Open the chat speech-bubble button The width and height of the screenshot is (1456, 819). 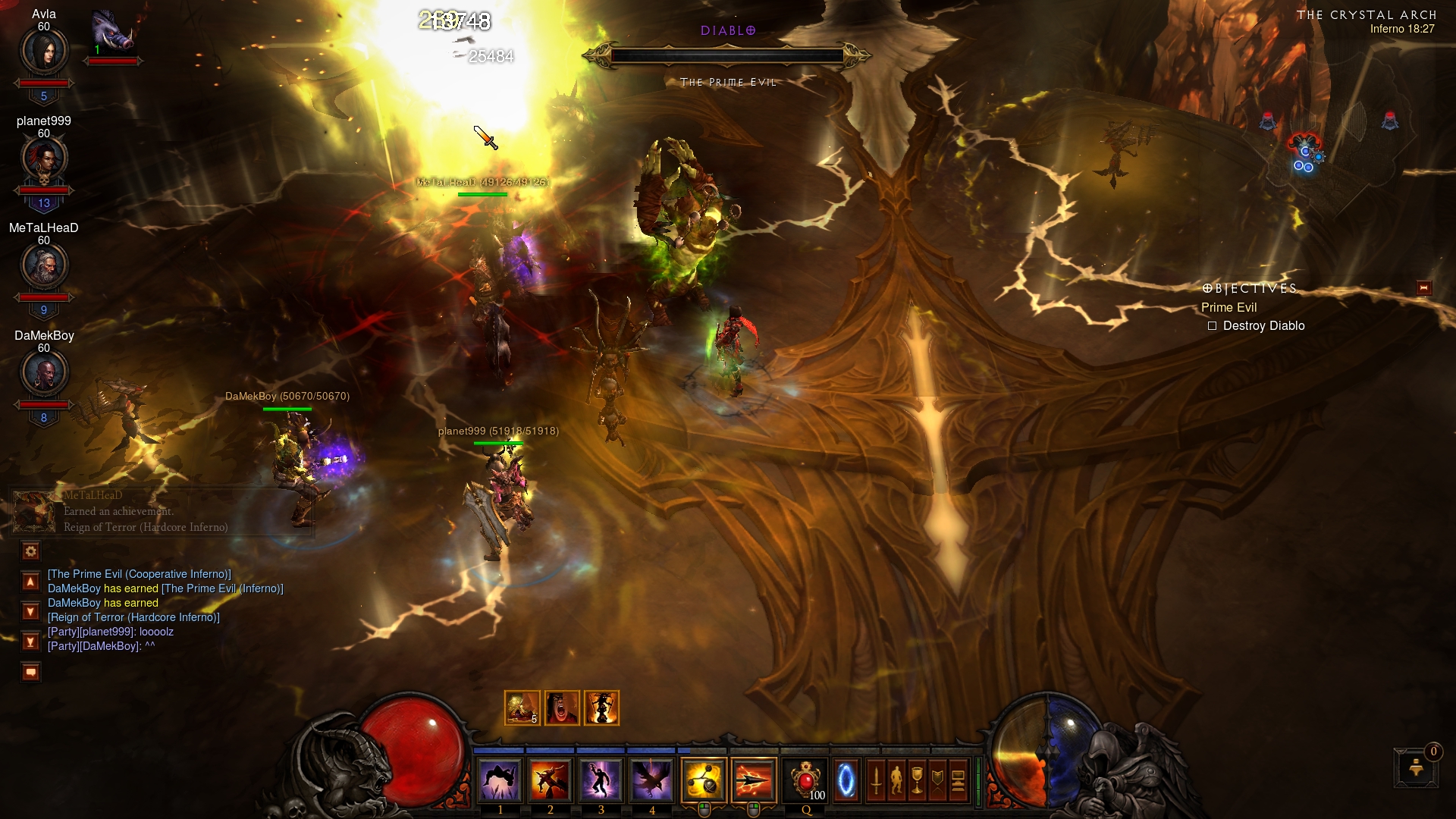tap(30, 672)
